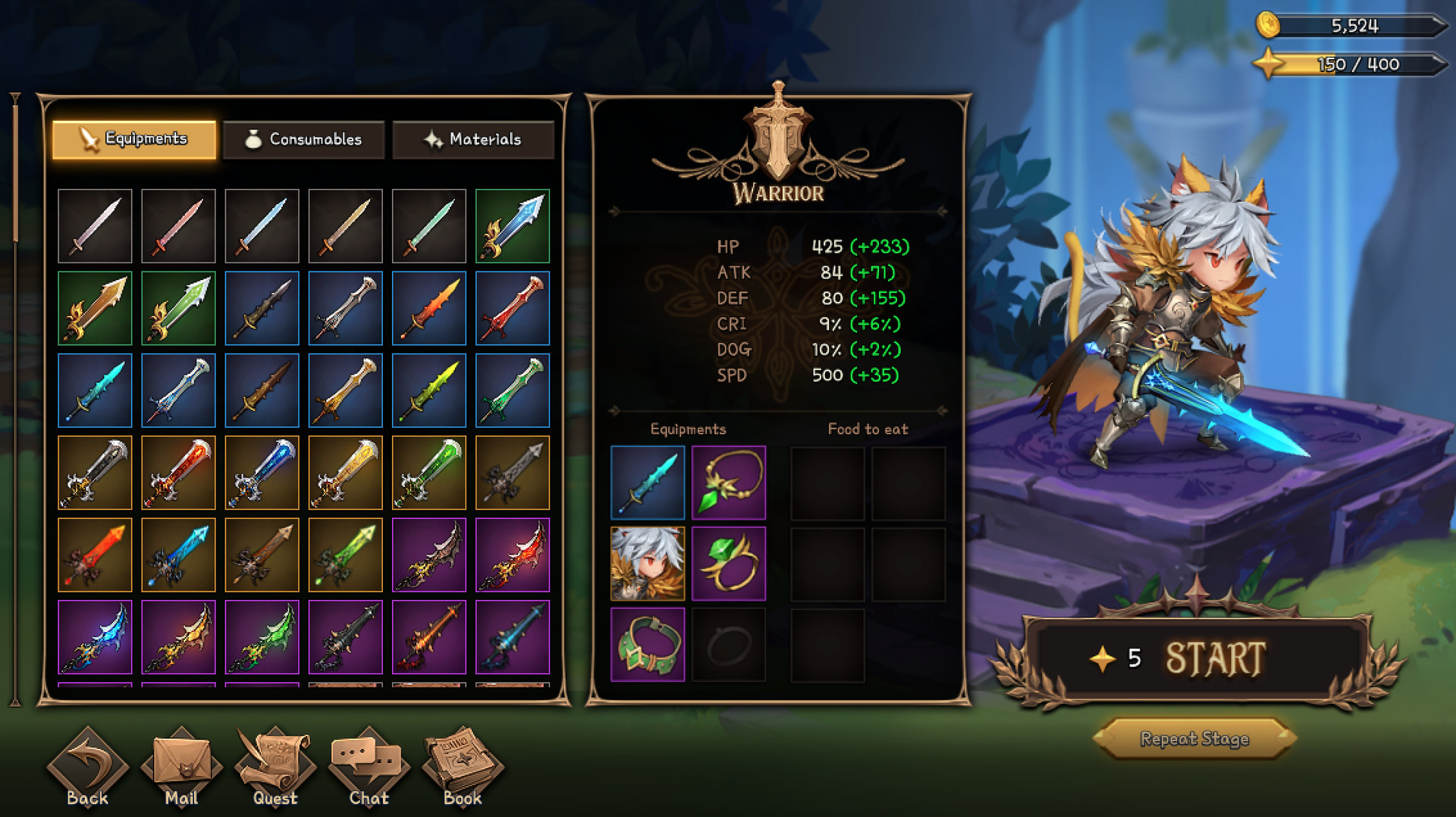
Task: Select the equipped green necklace slot
Action: click(x=728, y=482)
